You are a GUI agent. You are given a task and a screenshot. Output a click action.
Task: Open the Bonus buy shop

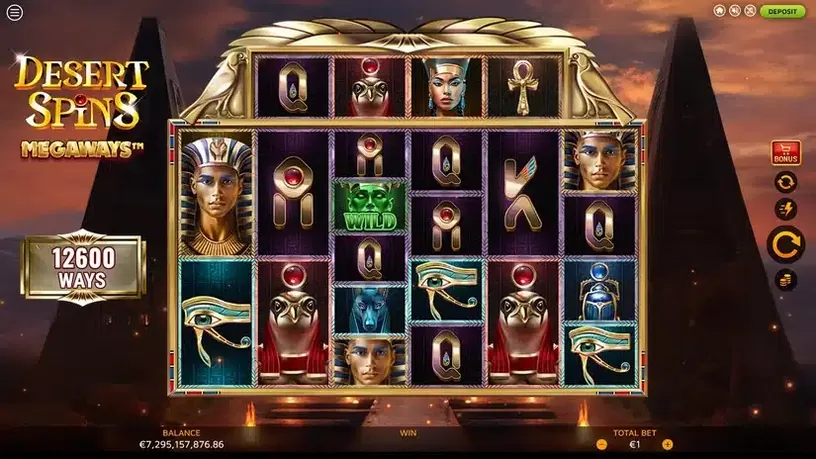785,153
